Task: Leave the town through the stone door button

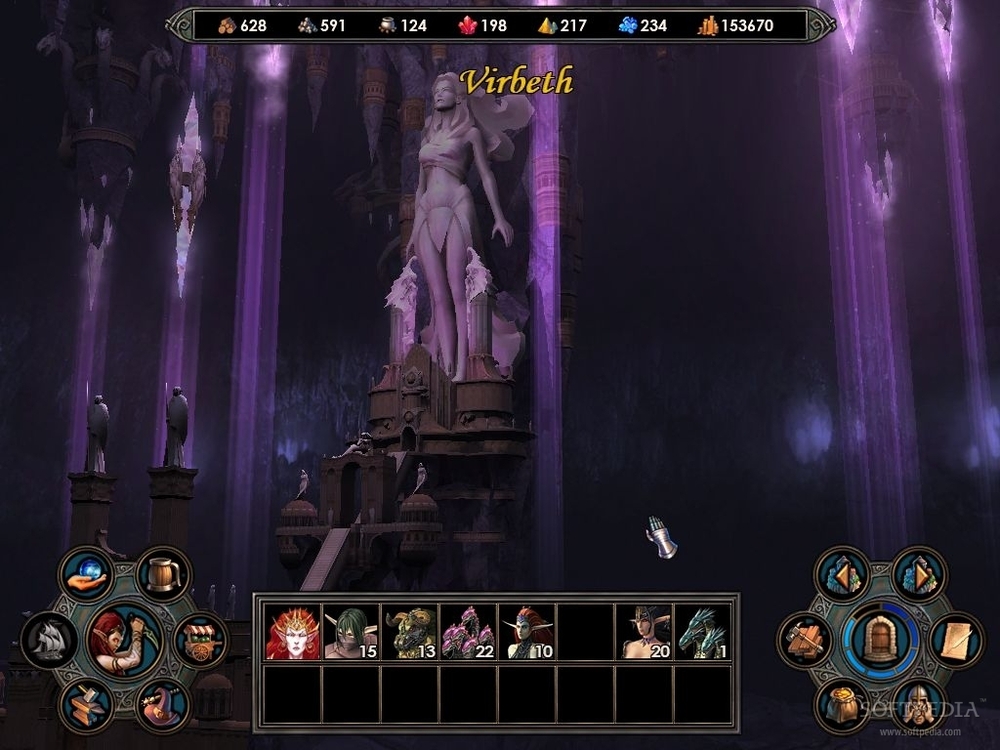Action: click(880, 639)
